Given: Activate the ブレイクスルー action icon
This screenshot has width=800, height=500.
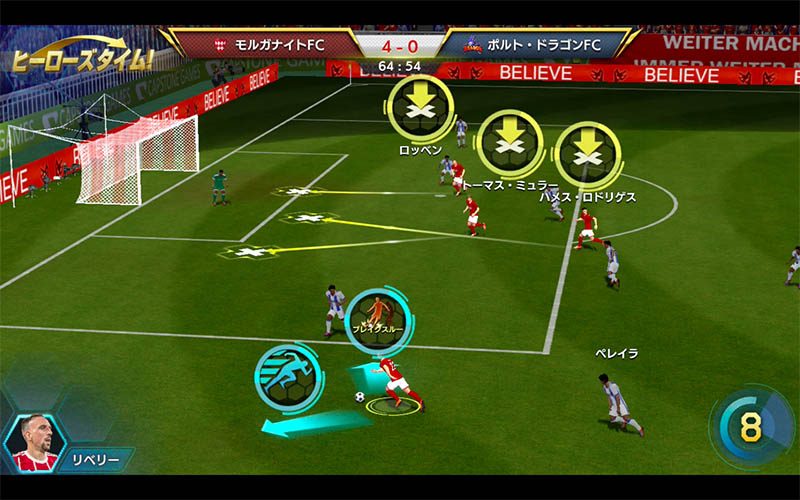Looking at the screenshot, I should 375,317.
